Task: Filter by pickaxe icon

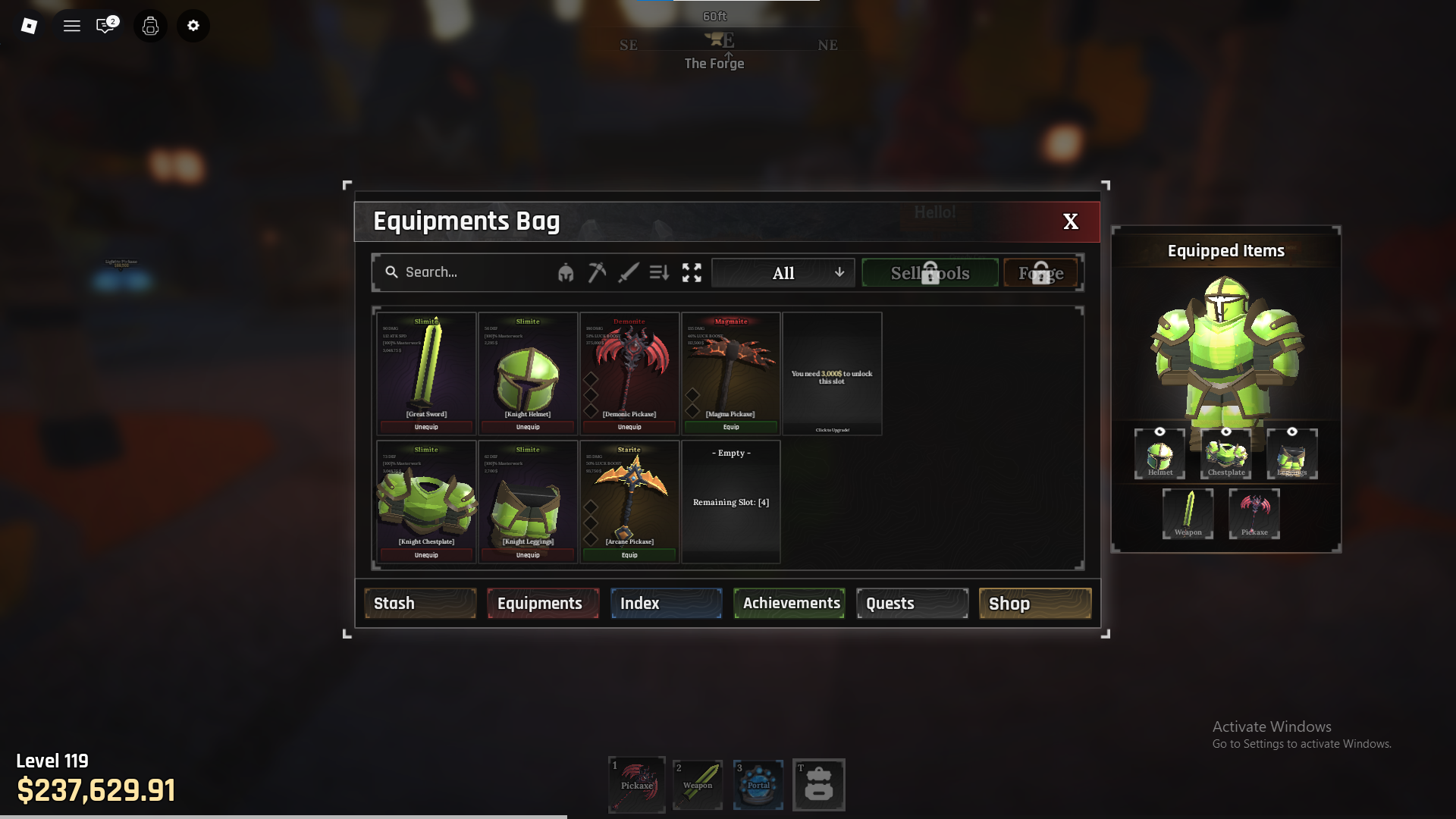Action: (x=597, y=272)
